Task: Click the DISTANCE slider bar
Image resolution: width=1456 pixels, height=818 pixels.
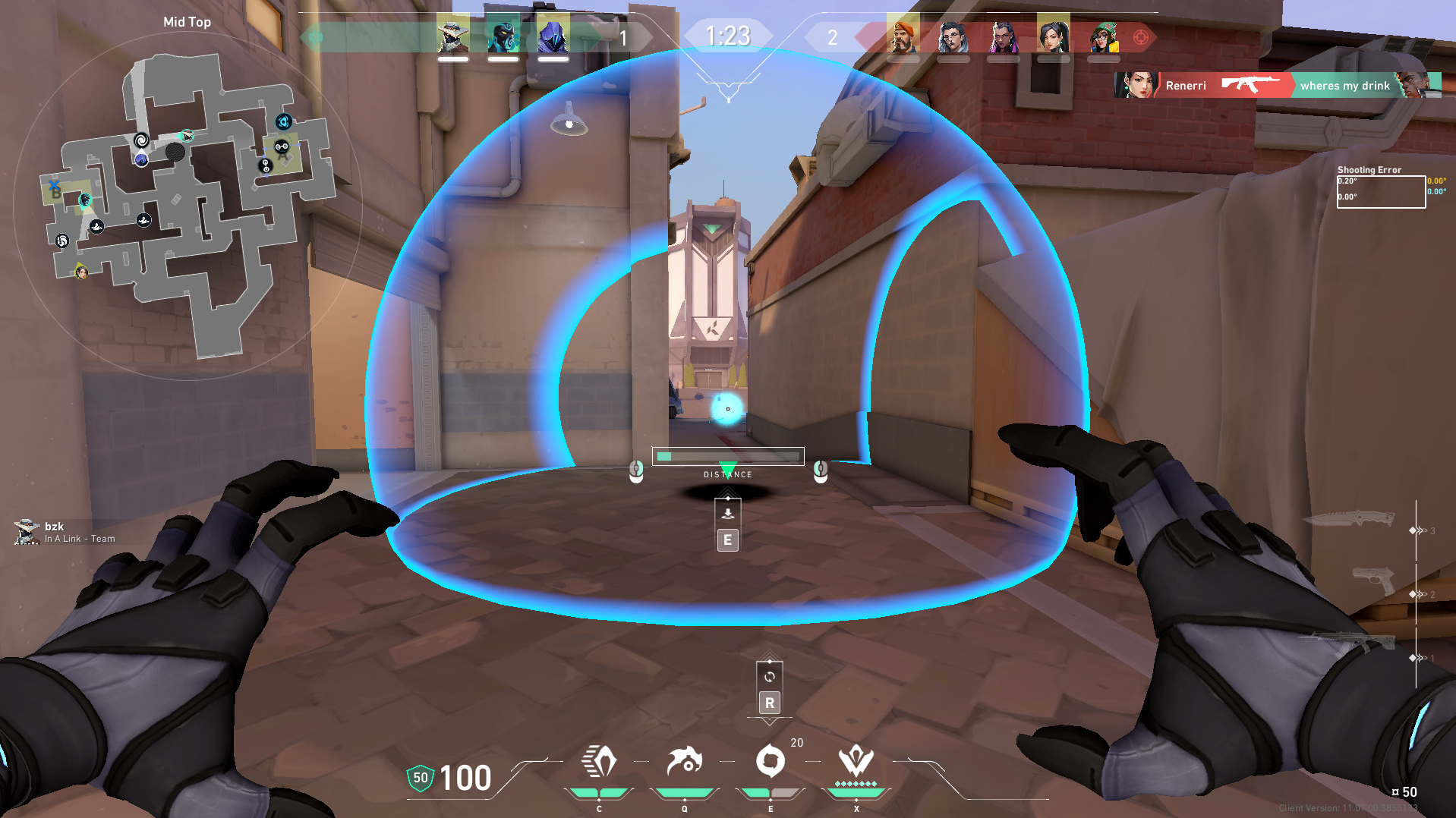Action: 727,456
